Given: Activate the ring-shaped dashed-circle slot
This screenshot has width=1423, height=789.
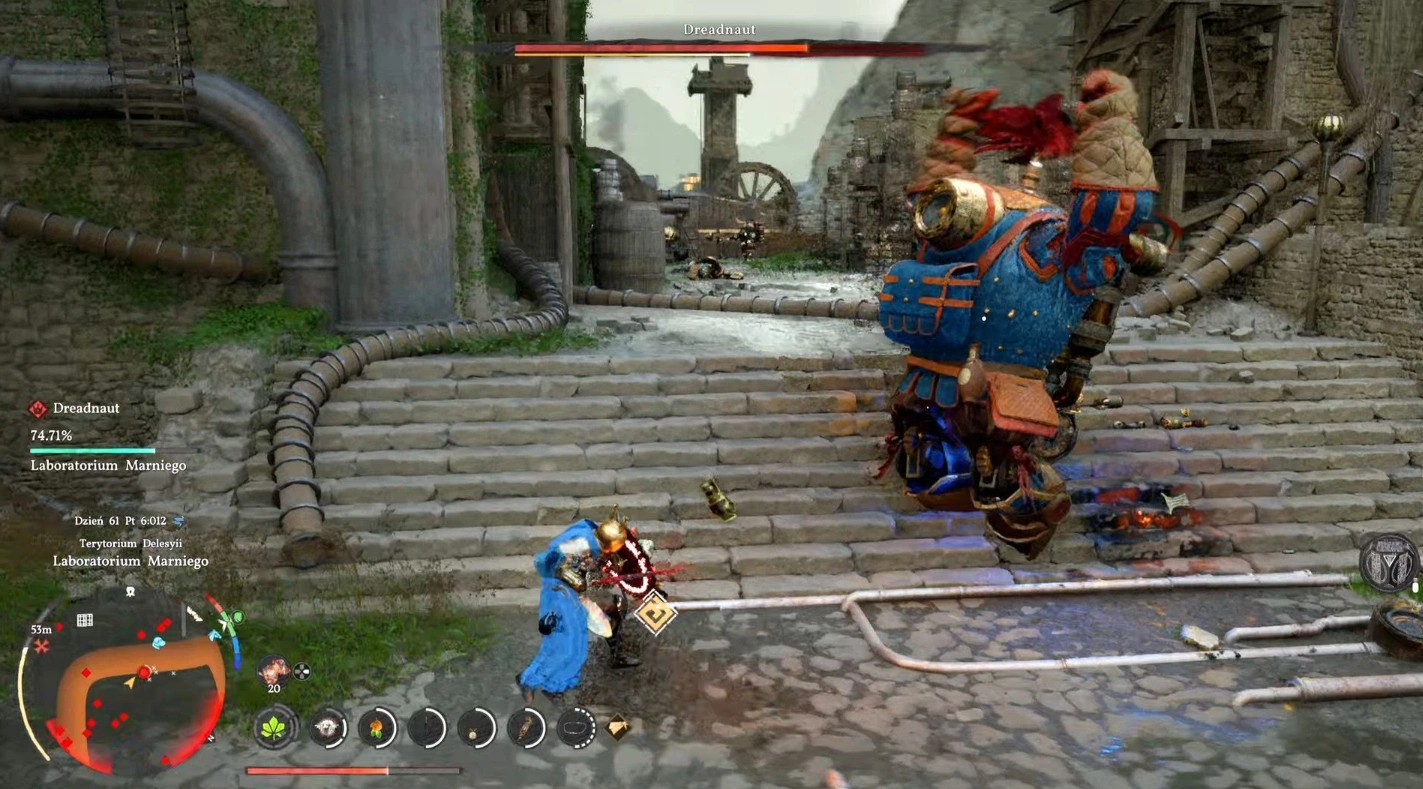Looking at the screenshot, I should (x=576, y=727).
